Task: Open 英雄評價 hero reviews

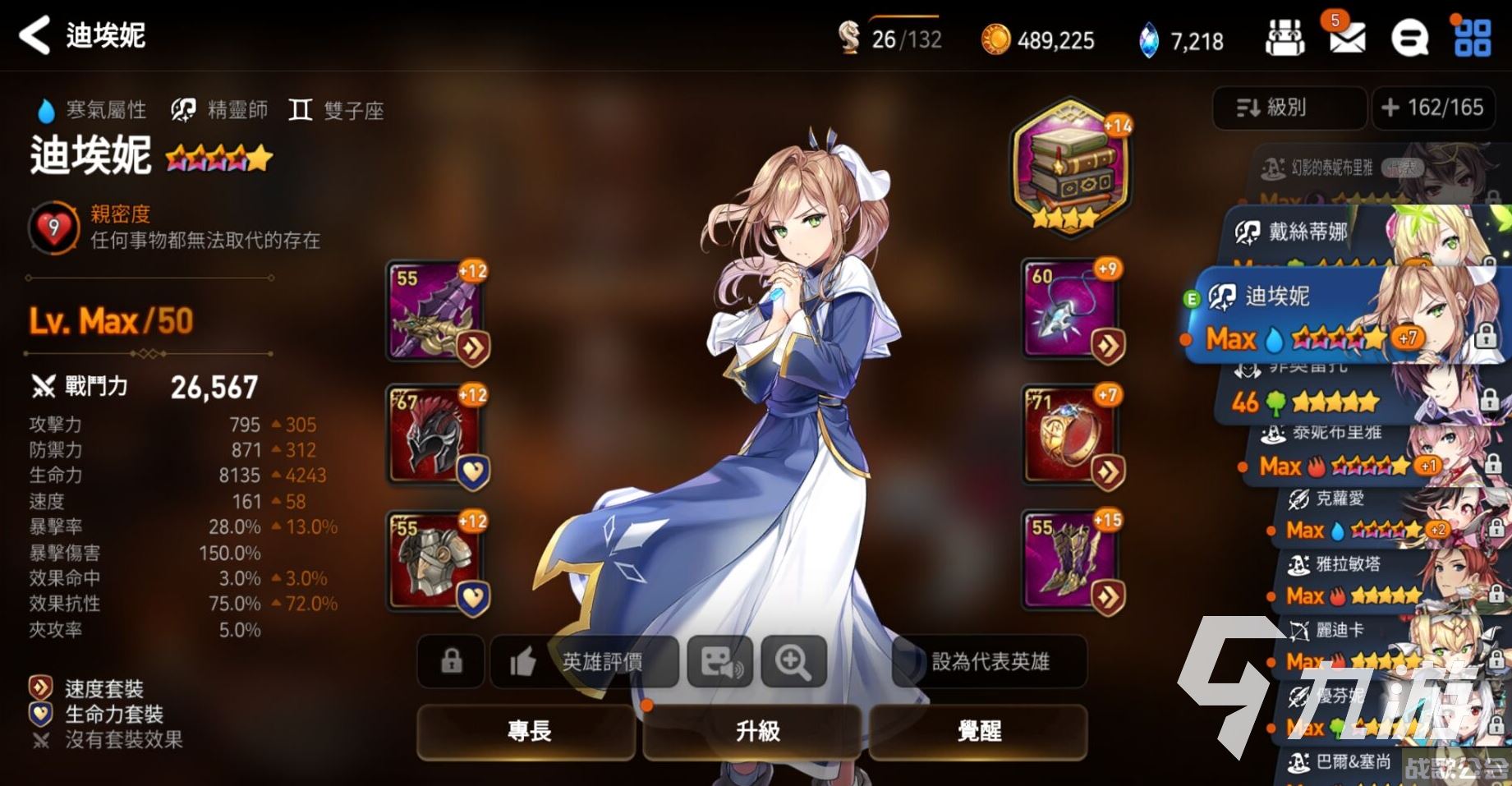Action: (x=586, y=661)
